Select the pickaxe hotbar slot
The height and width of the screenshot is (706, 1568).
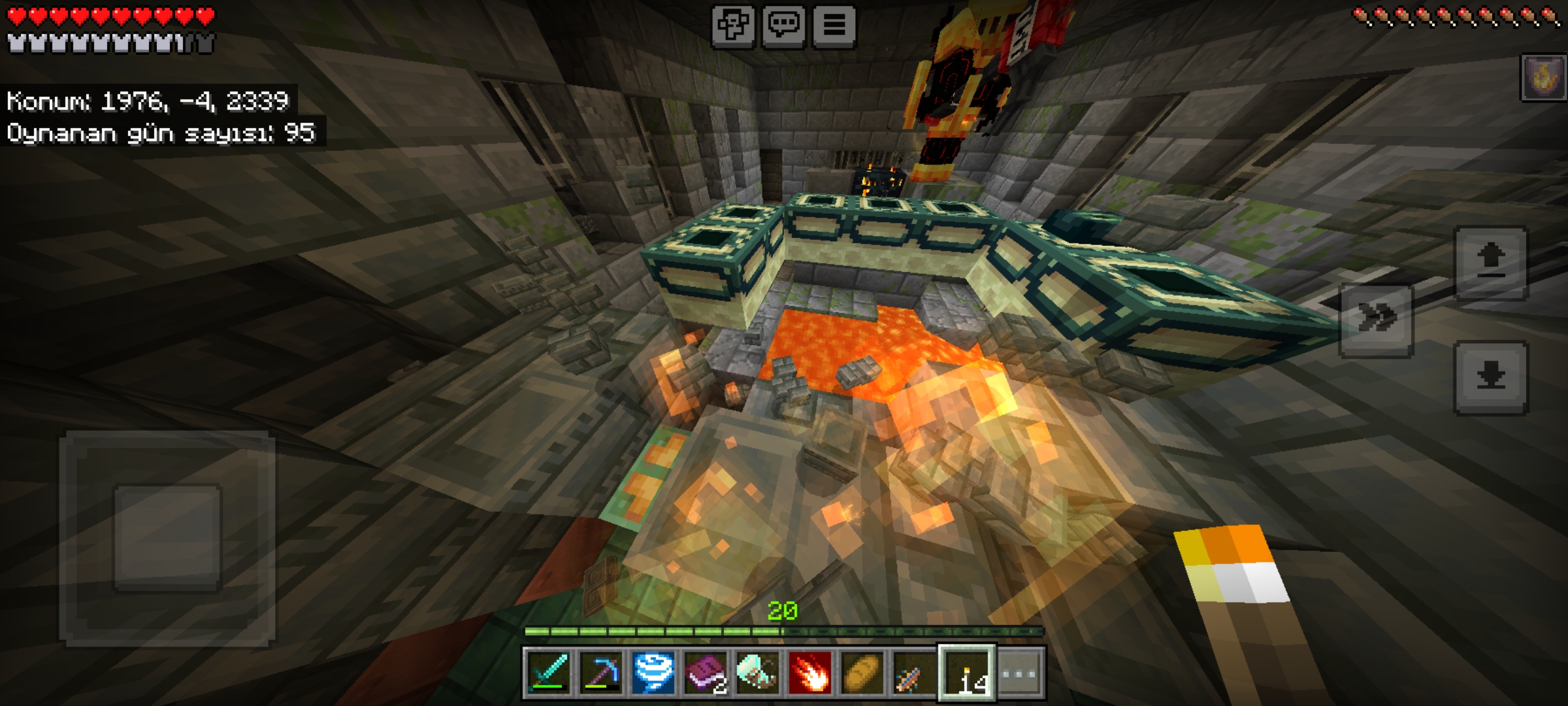[601, 673]
